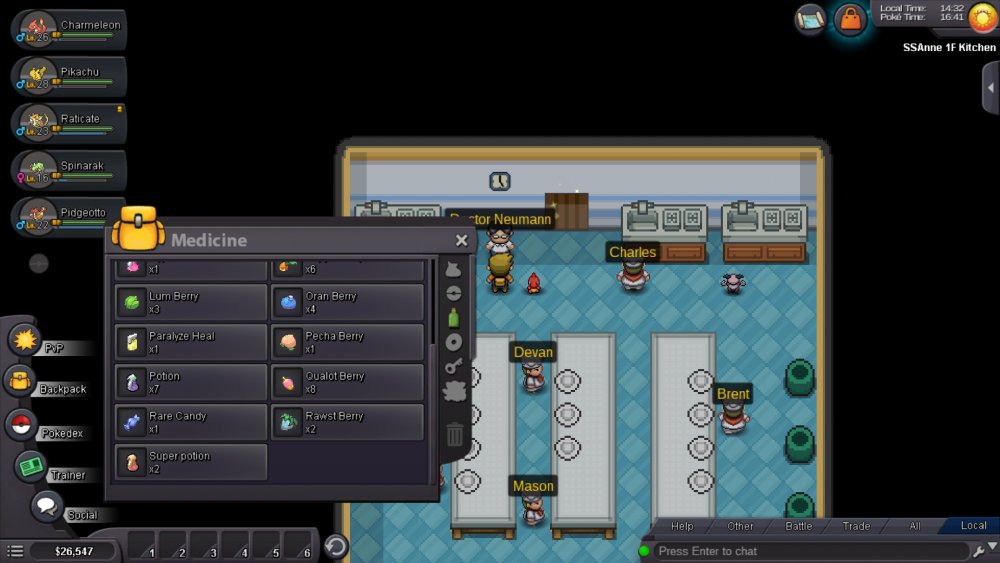Open the PvP menu
The width and height of the screenshot is (1000, 563).
click(x=24, y=340)
